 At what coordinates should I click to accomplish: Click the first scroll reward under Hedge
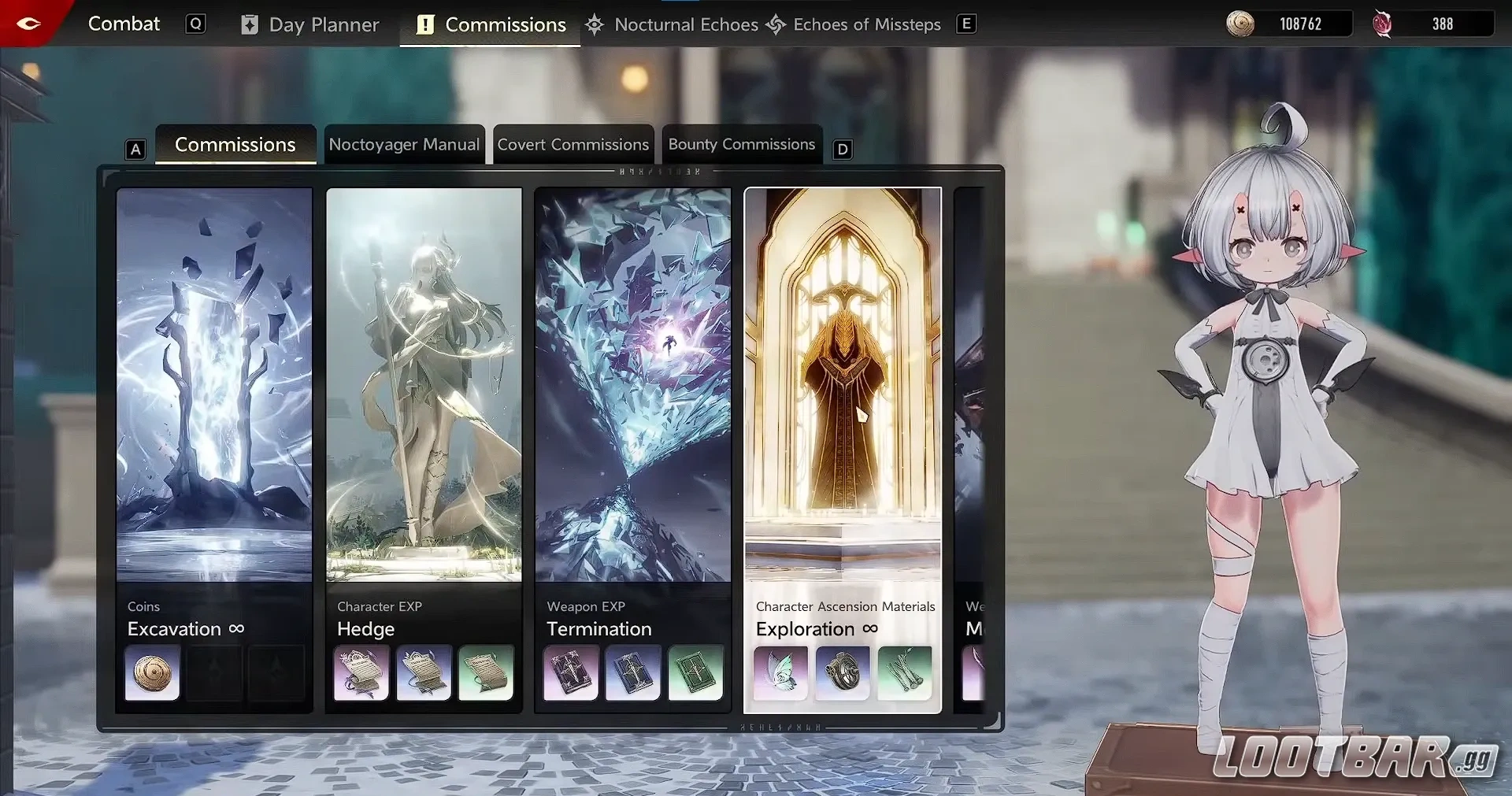click(x=360, y=674)
